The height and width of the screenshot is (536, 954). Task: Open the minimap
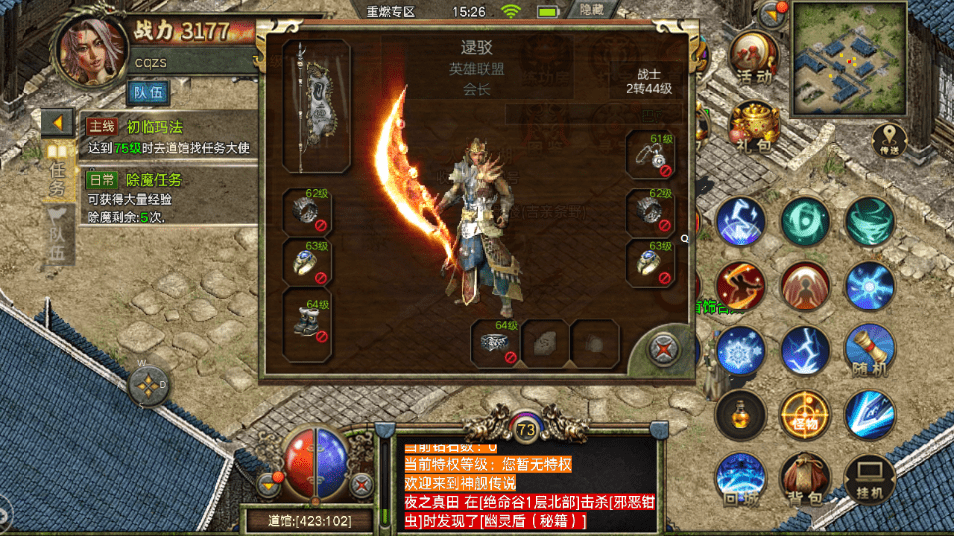849,56
